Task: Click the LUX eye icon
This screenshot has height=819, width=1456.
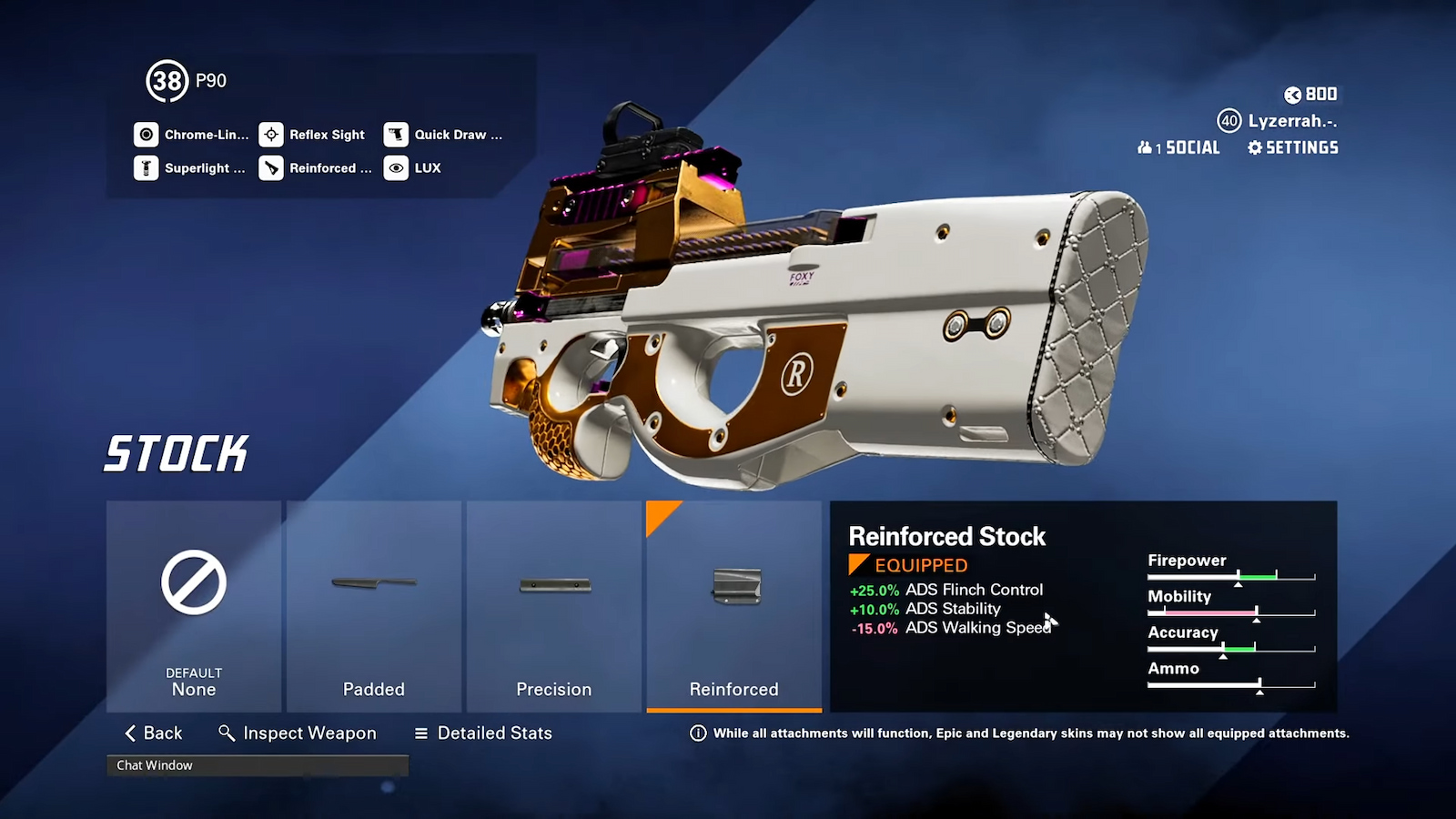Action: point(395,168)
